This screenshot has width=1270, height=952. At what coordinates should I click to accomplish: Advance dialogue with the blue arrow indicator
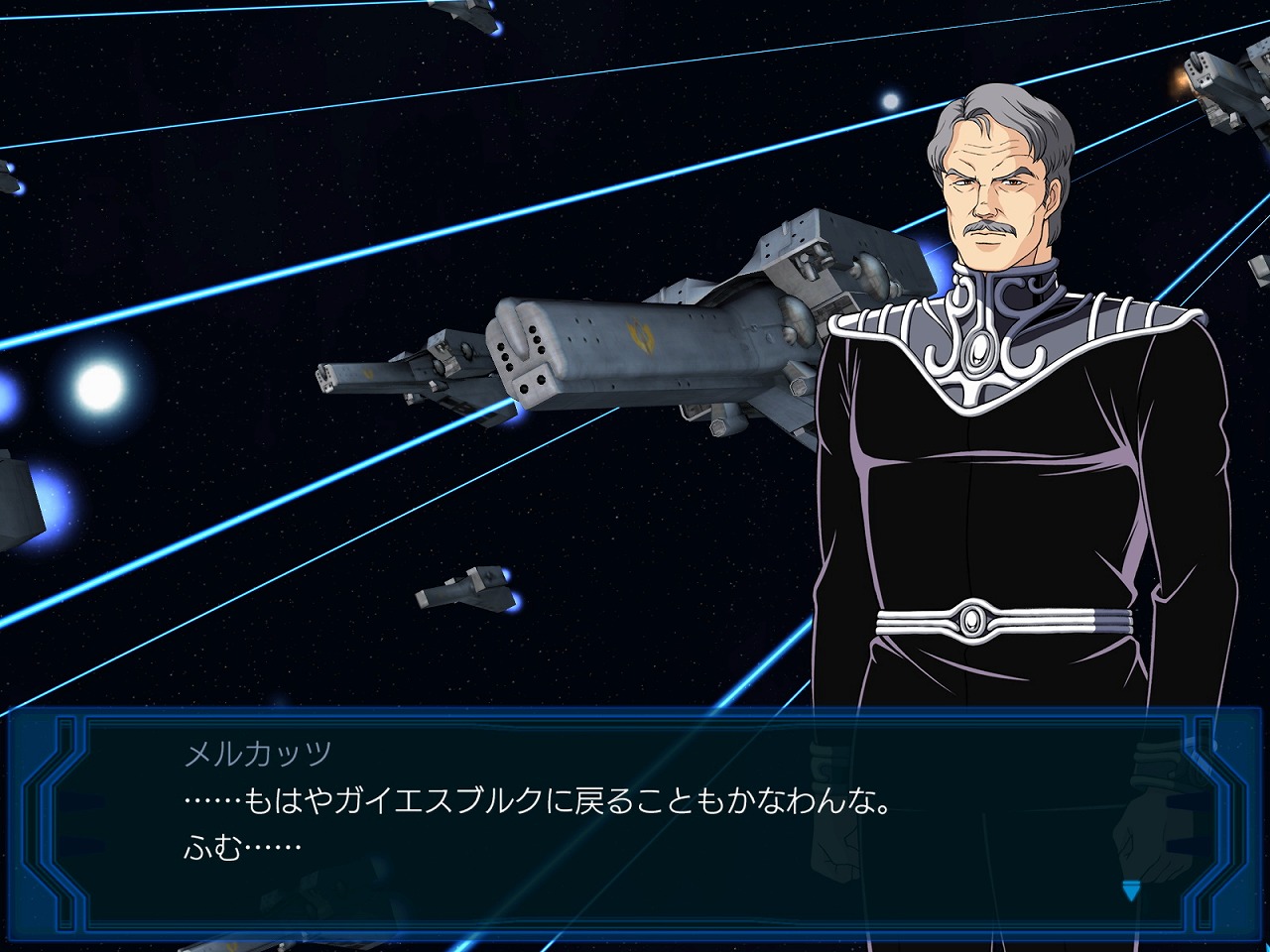pos(1130,890)
